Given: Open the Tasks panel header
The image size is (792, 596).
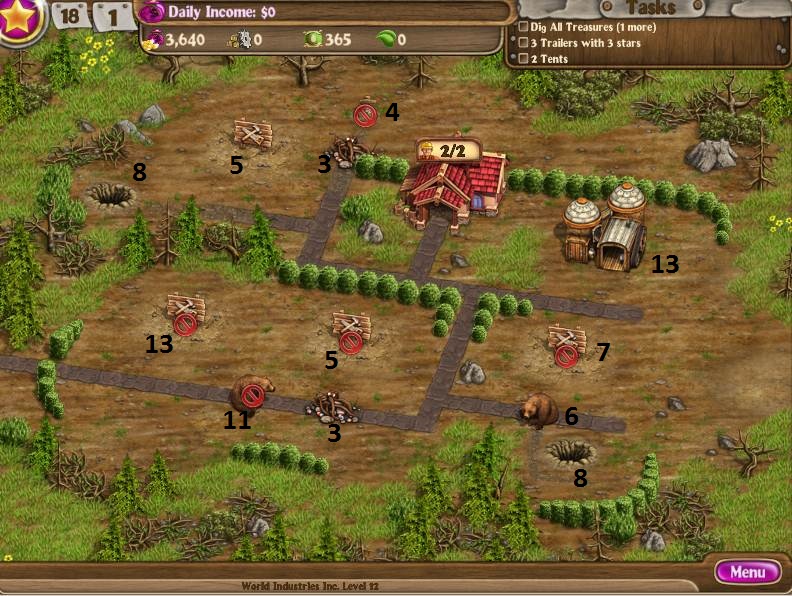Looking at the screenshot, I should pyautogui.click(x=650, y=8).
